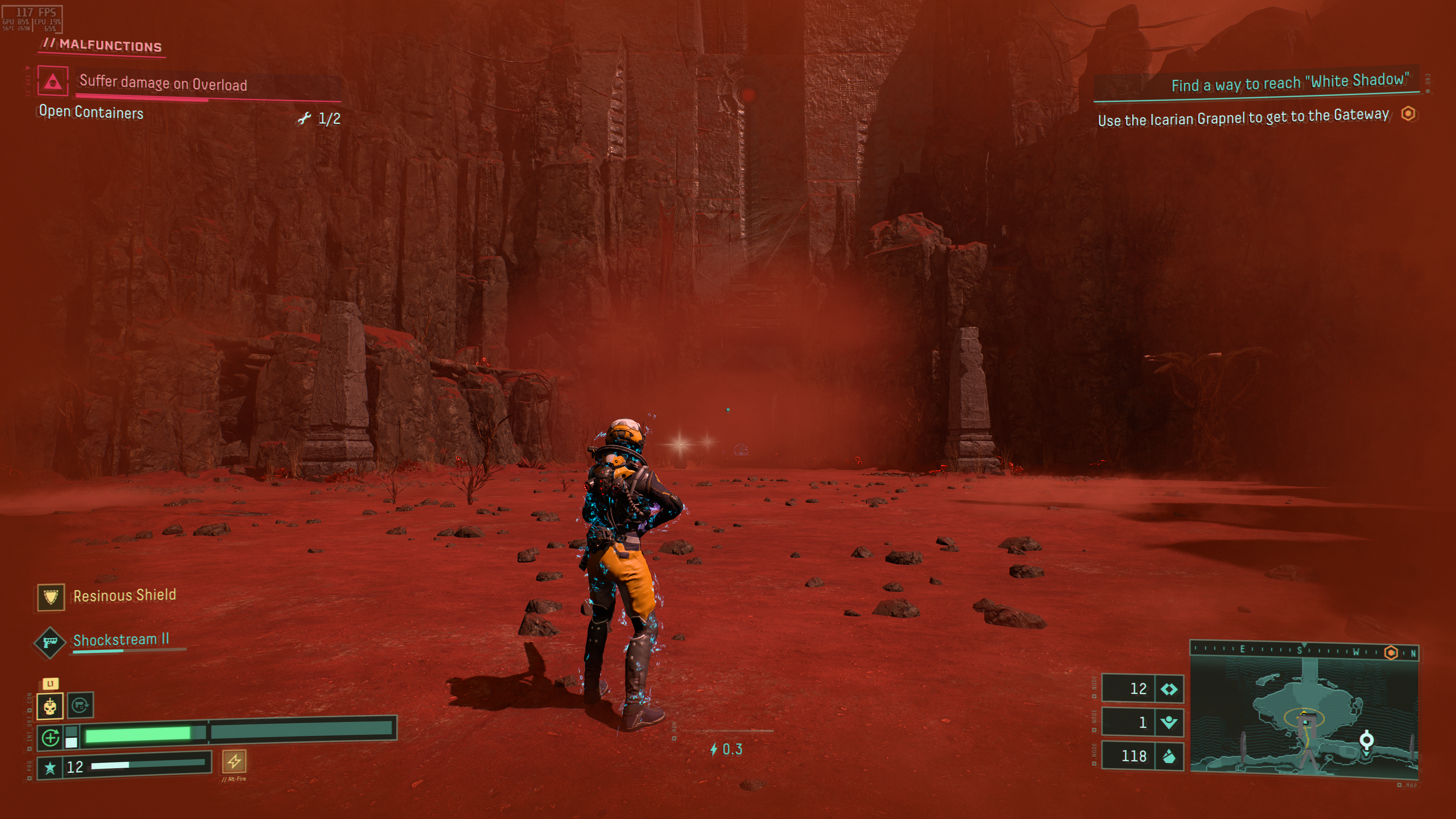Activate the Alt-Fire lightning bolt icon

point(234,761)
